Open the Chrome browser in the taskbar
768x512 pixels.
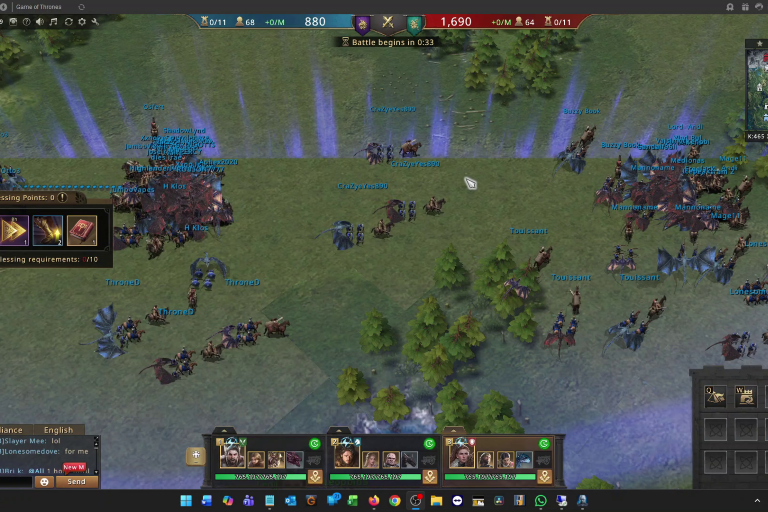click(395, 500)
